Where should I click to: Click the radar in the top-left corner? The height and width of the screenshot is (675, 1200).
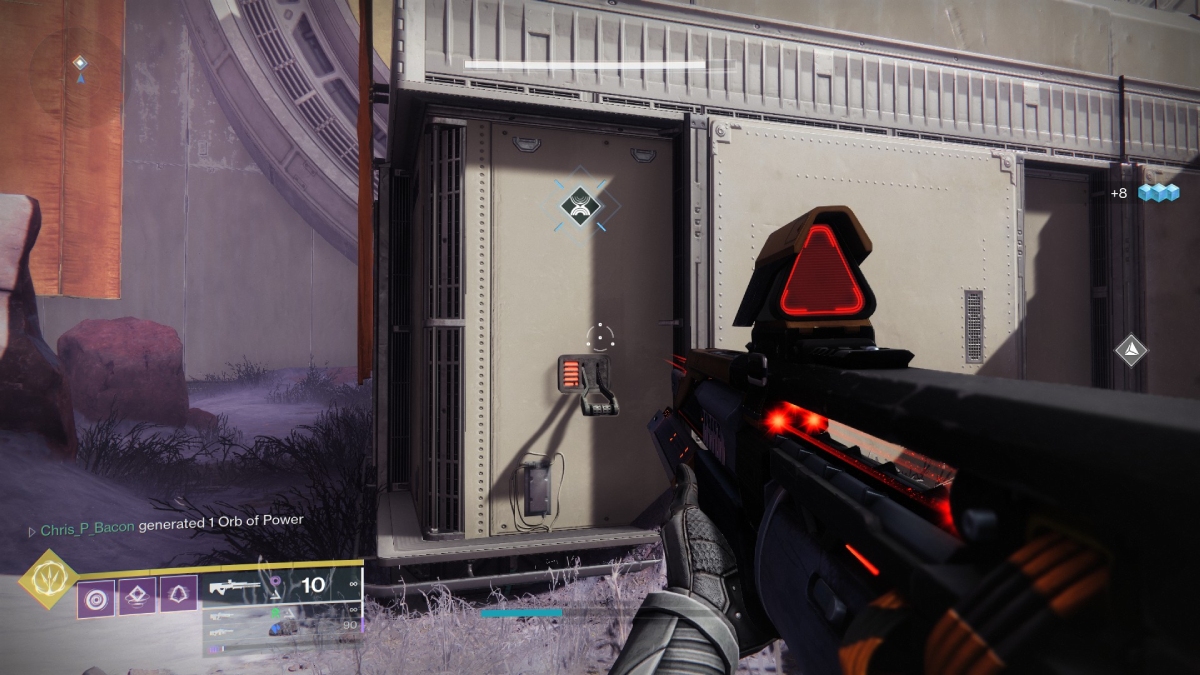(80, 65)
